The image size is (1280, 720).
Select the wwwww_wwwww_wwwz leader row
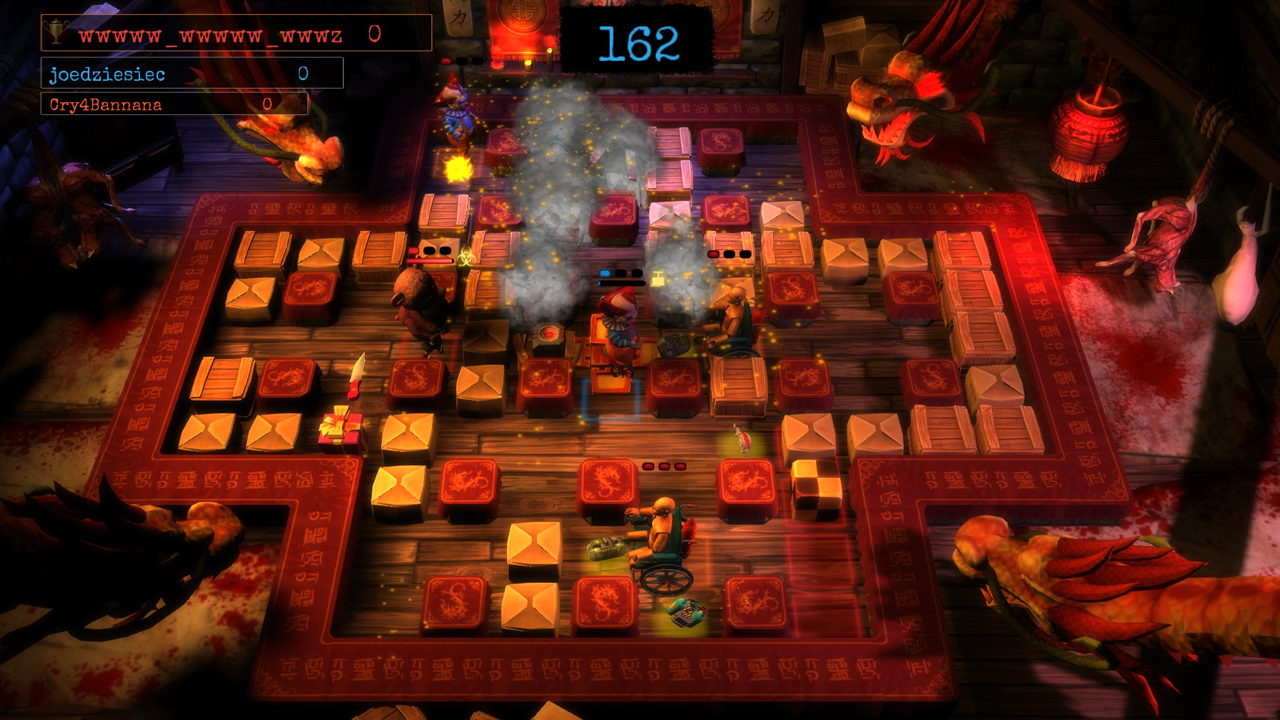(236, 34)
